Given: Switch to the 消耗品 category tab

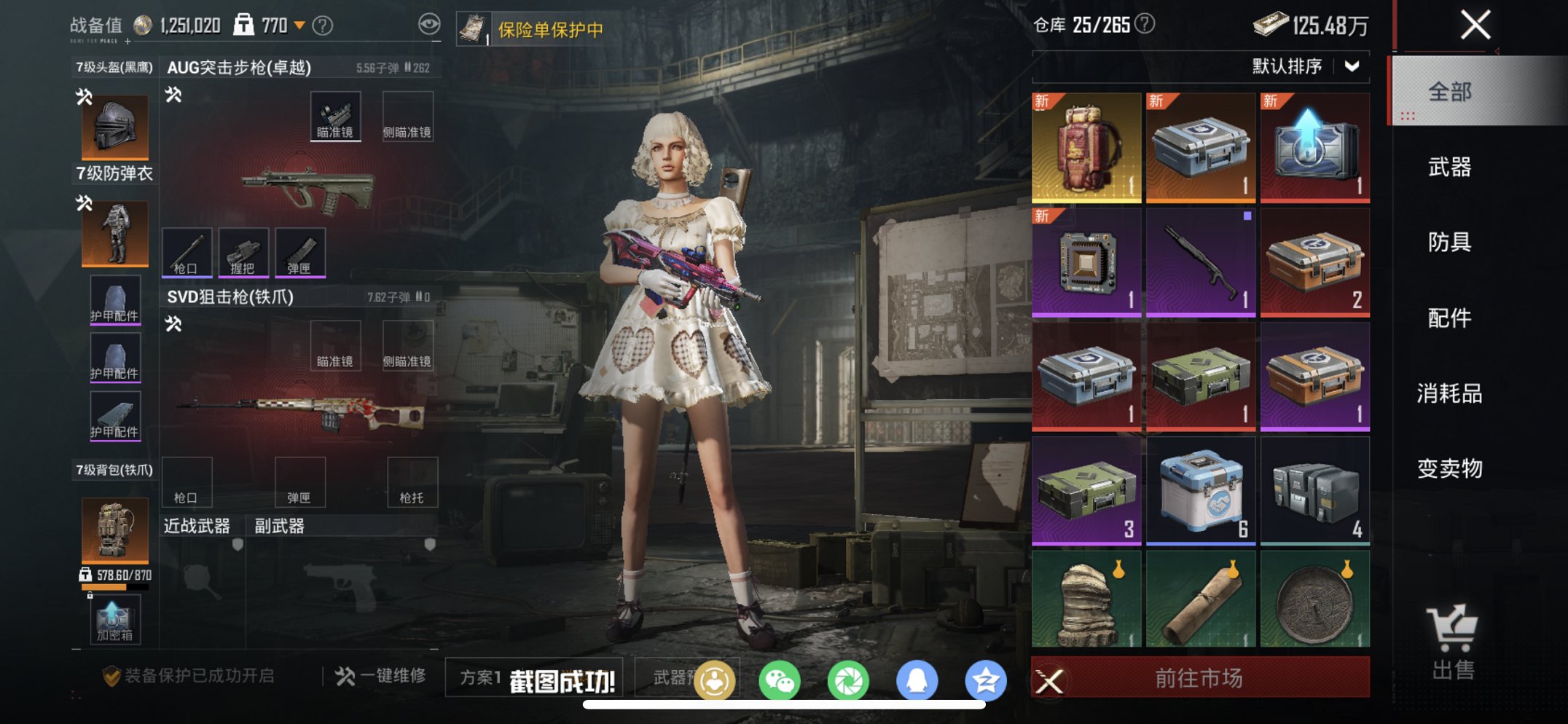Looking at the screenshot, I should coord(1448,393).
